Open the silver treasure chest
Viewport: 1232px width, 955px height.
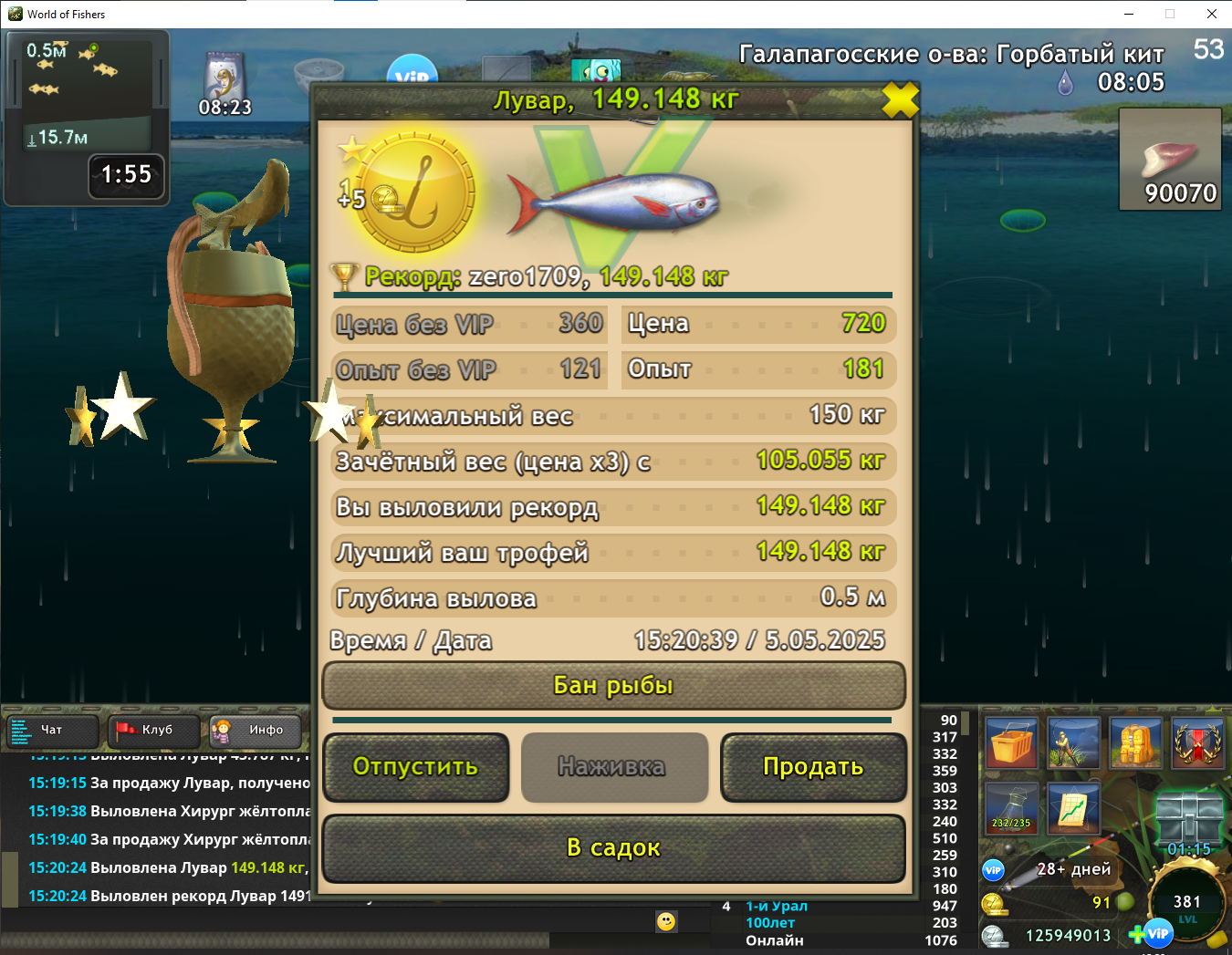click(1188, 816)
